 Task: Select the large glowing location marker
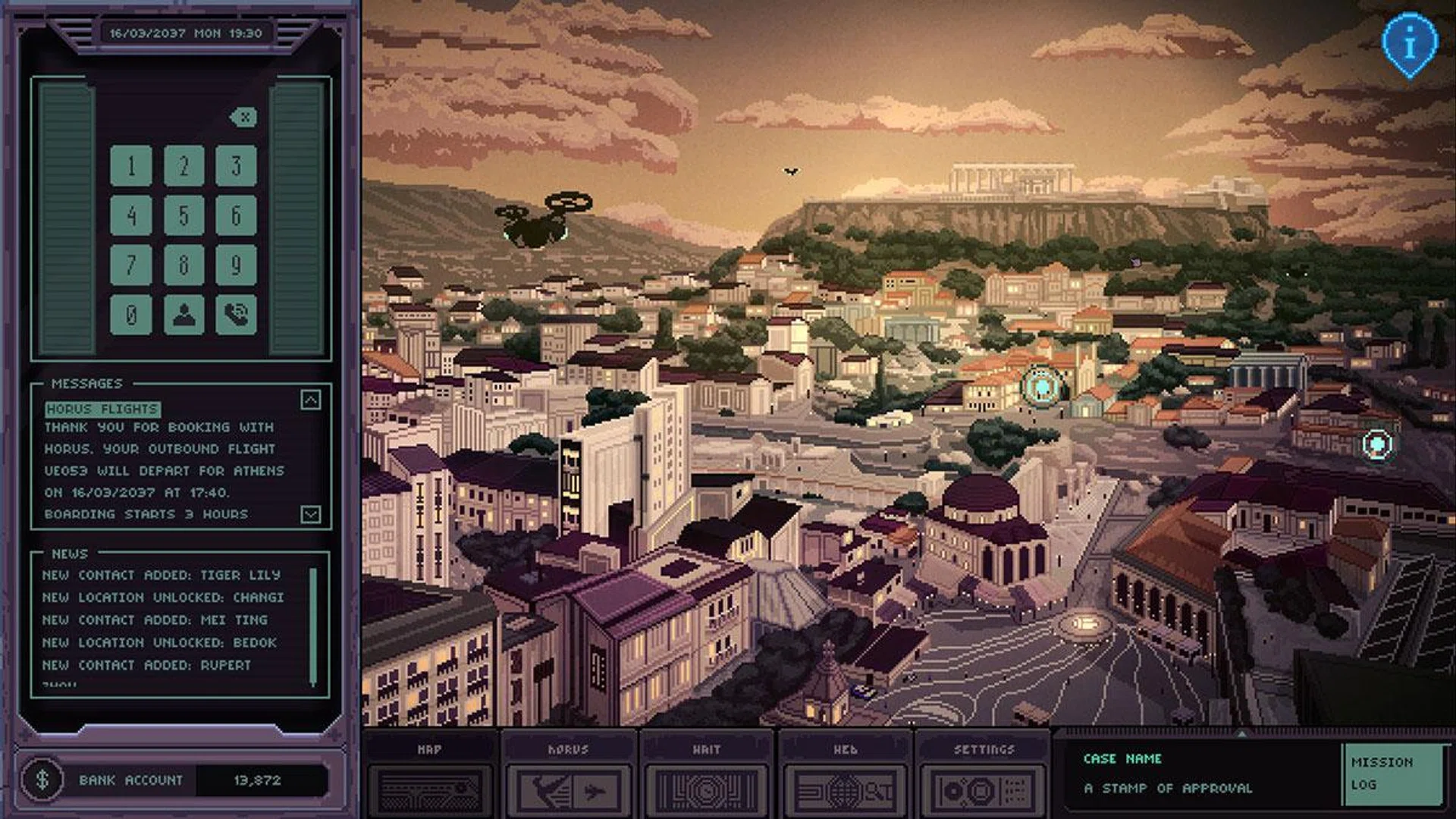tap(1042, 387)
